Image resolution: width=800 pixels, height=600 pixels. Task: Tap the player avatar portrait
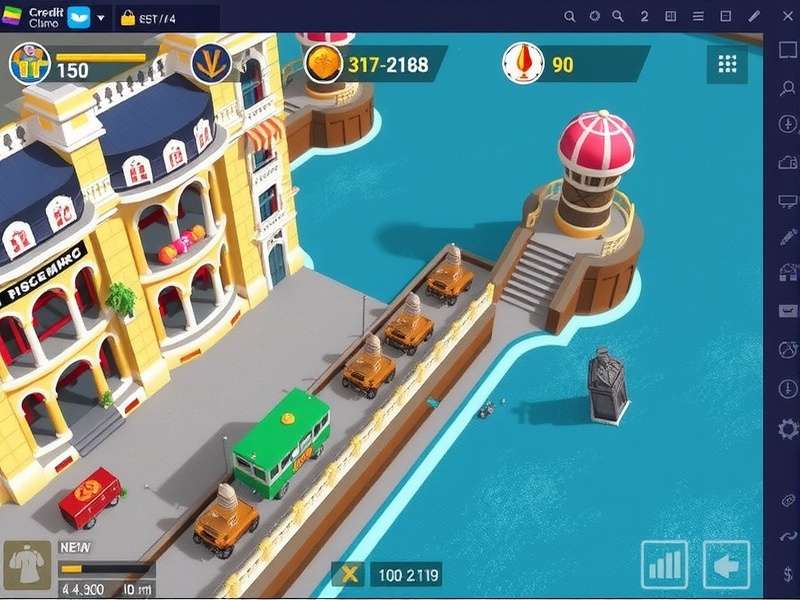29,63
